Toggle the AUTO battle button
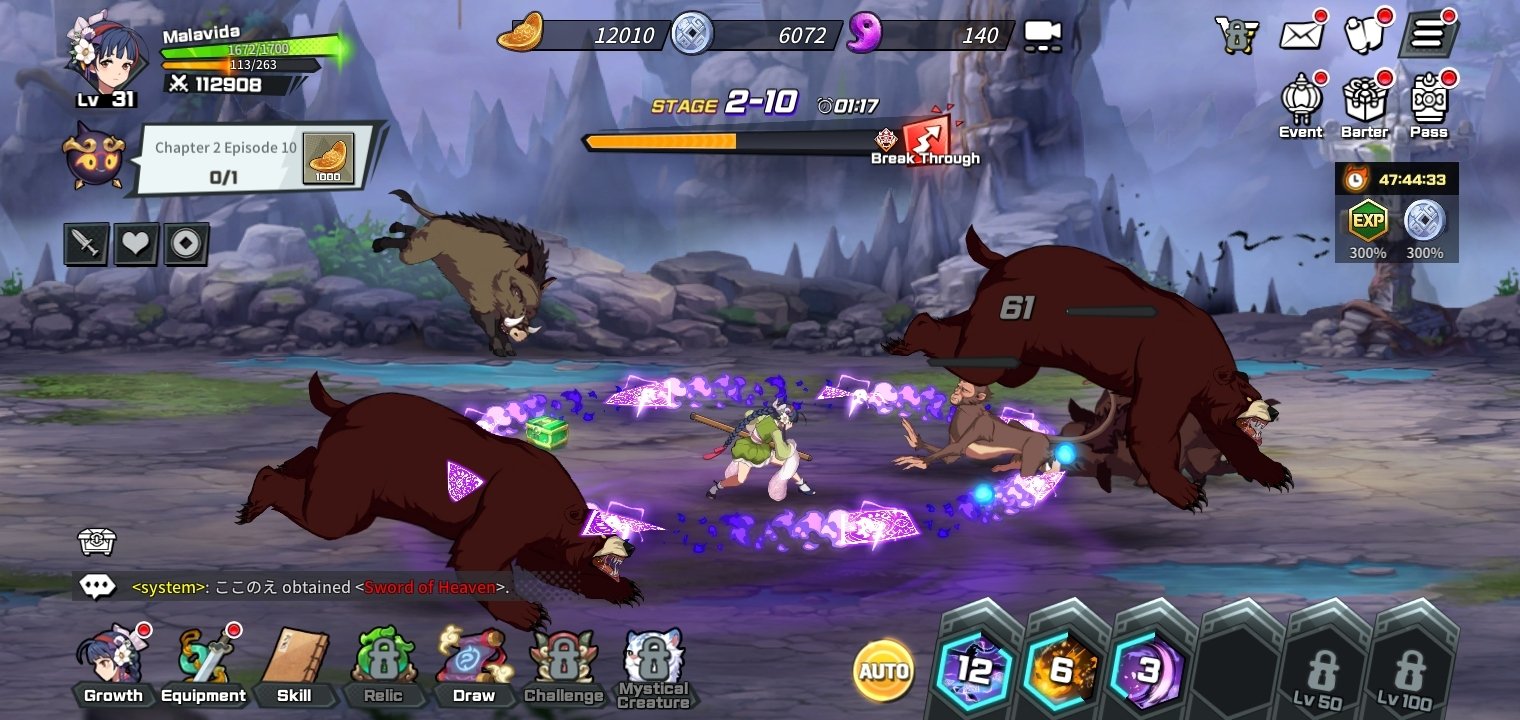1520x720 pixels. pyautogui.click(x=884, y=670)
